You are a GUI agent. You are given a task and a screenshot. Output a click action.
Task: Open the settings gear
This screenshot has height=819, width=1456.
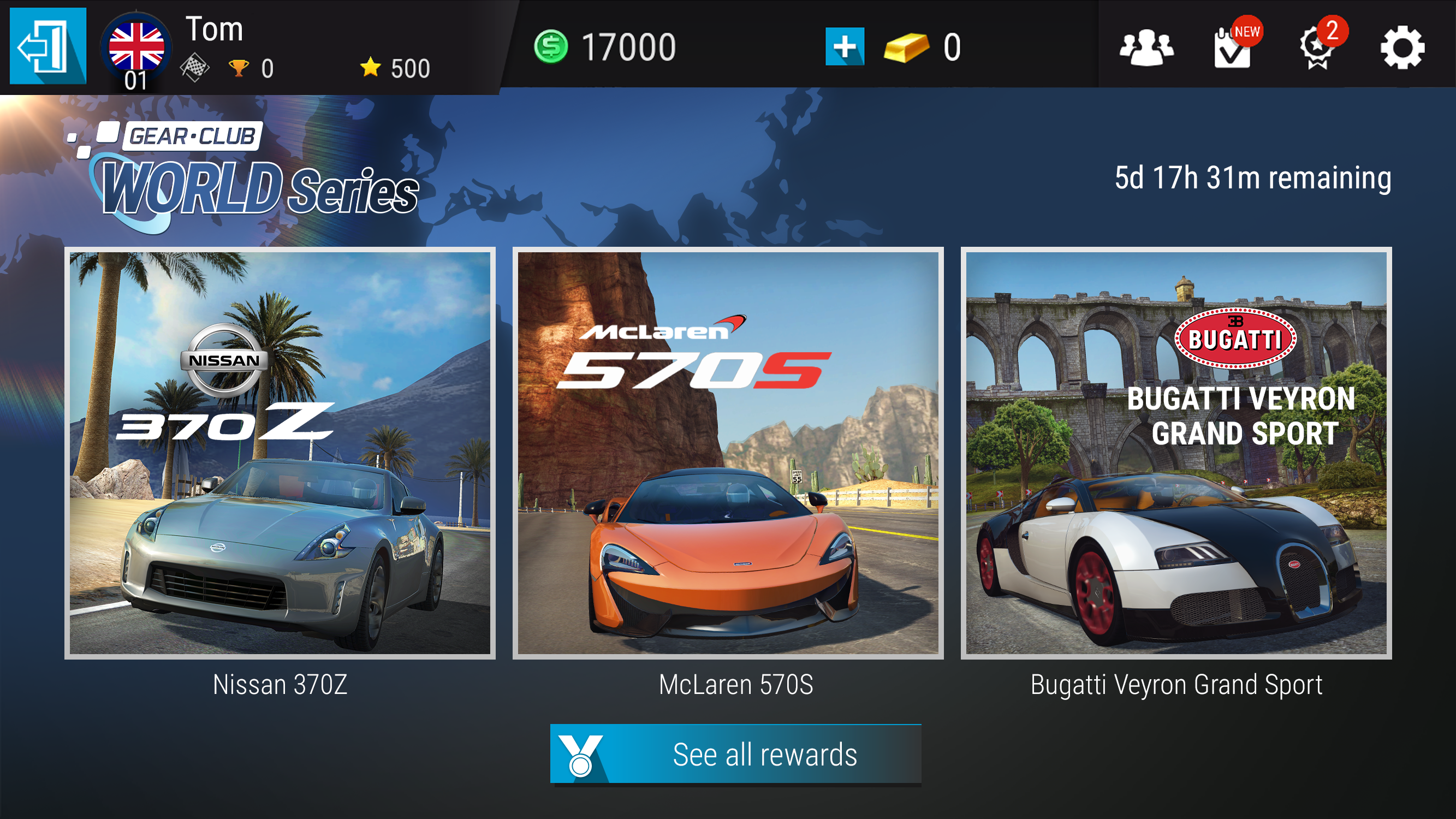point(1402,49)
